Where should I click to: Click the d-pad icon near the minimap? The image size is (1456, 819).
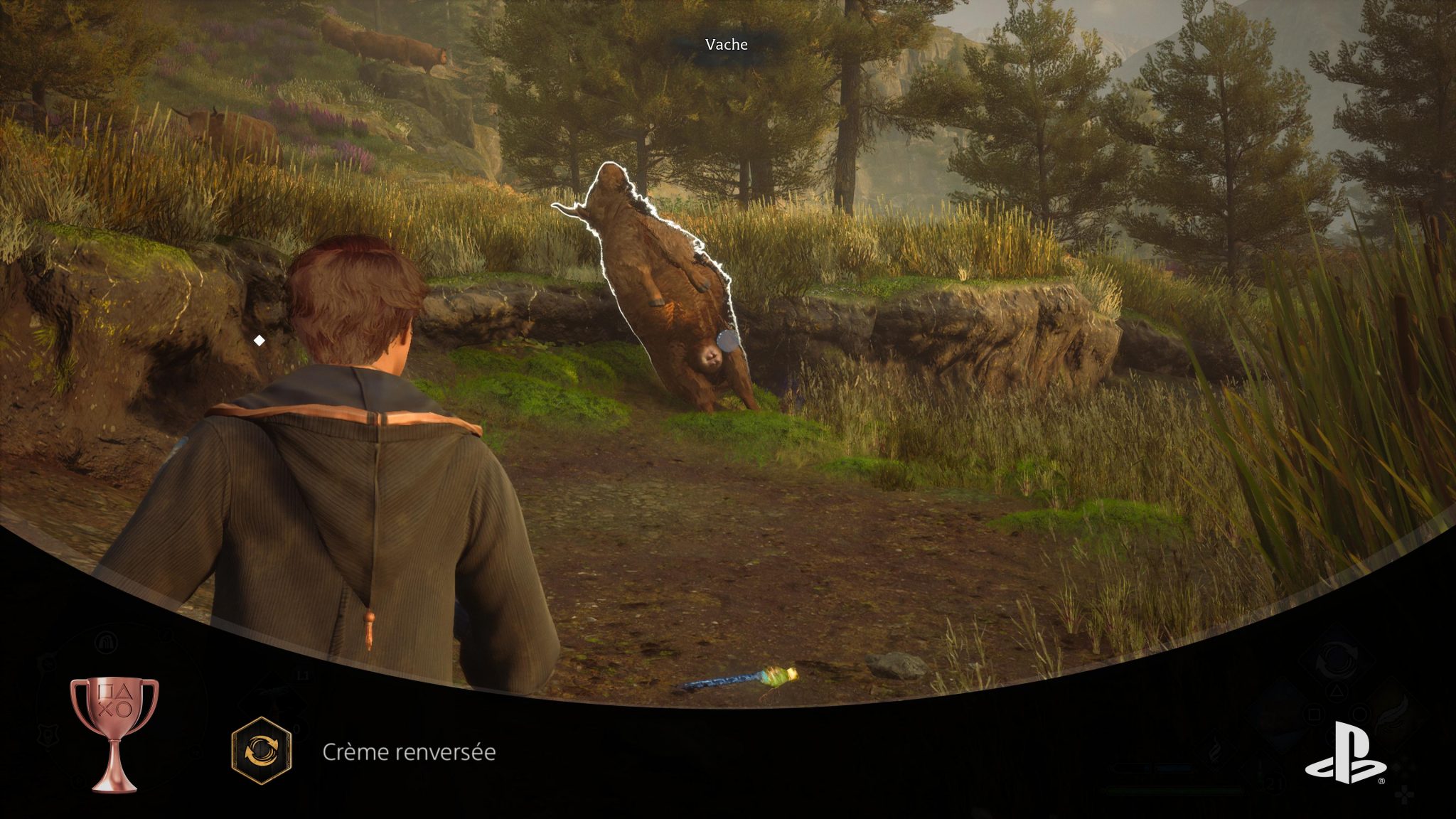click(1405, 796)
